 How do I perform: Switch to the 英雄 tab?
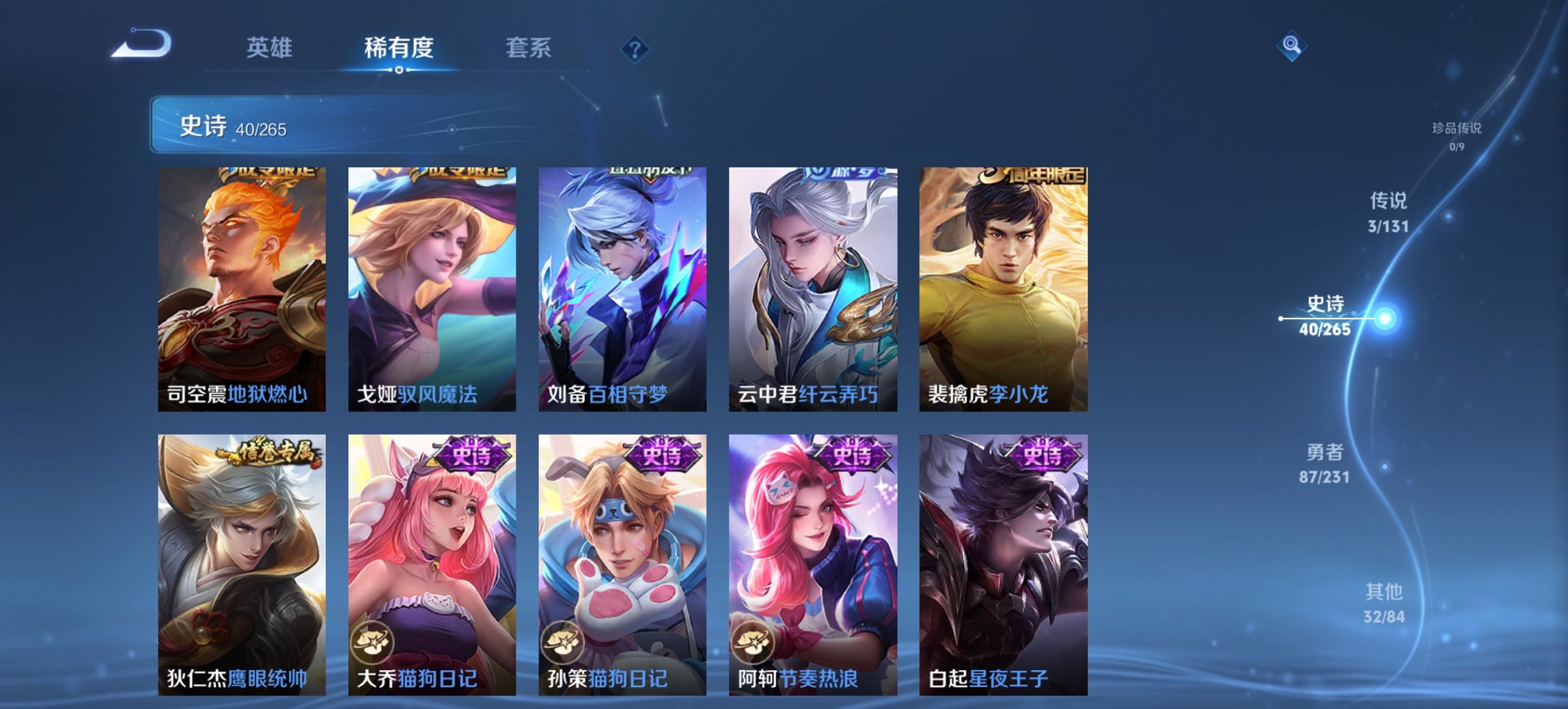[x=271, y=49]
